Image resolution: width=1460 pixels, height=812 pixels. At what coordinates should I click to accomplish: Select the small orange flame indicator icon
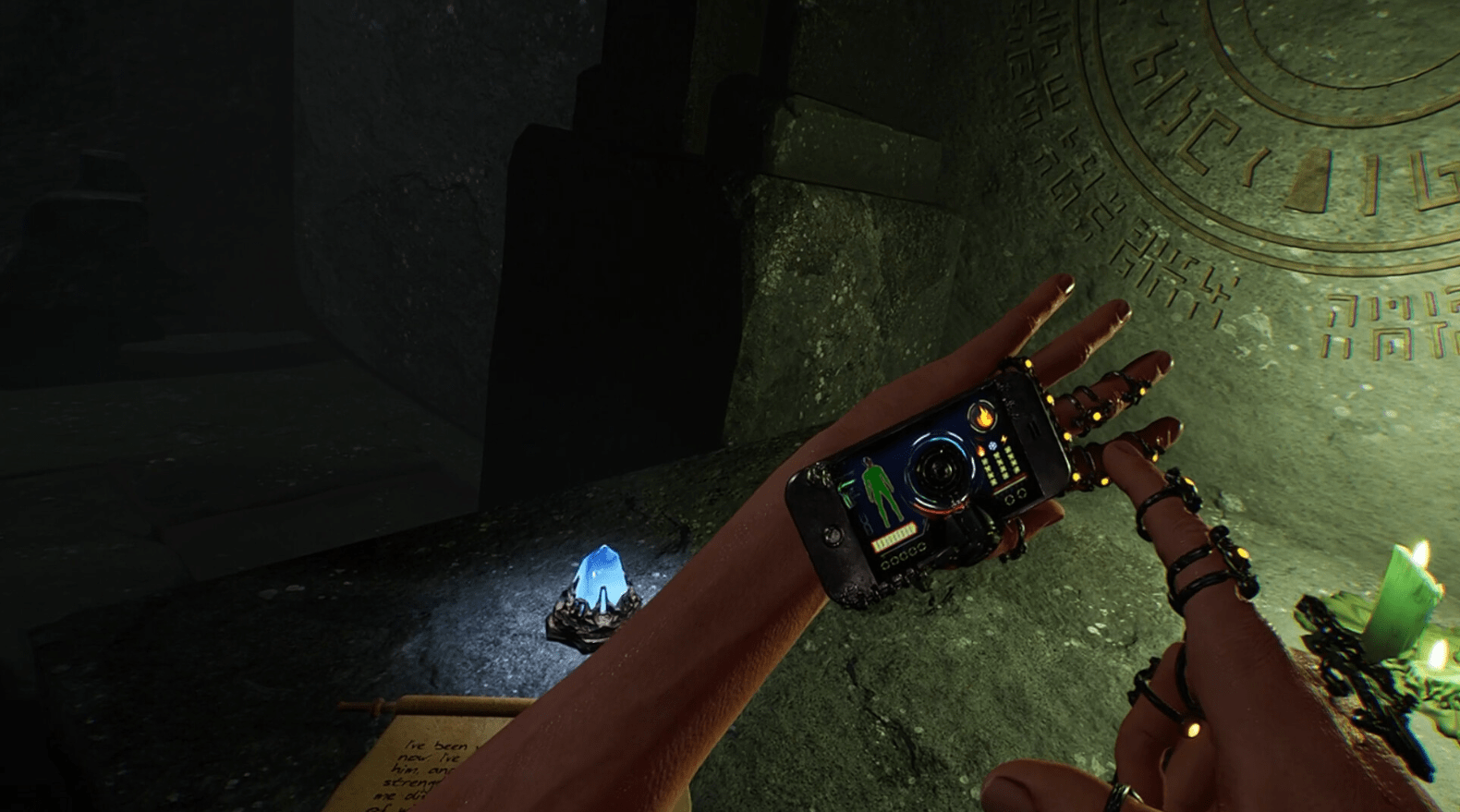pos(981,452)
